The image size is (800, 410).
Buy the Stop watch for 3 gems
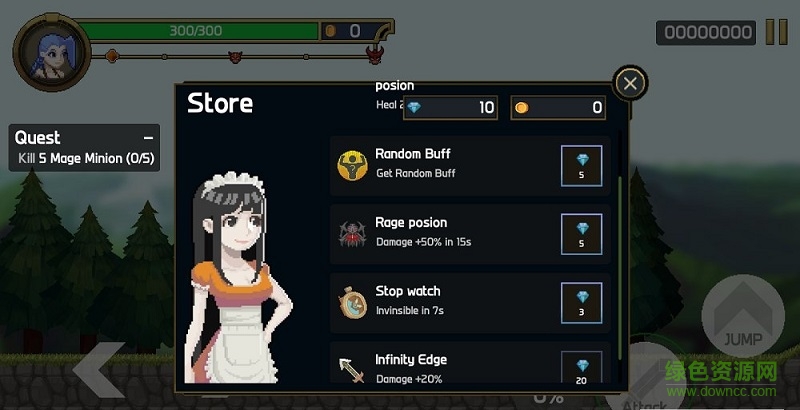(582, 303)
